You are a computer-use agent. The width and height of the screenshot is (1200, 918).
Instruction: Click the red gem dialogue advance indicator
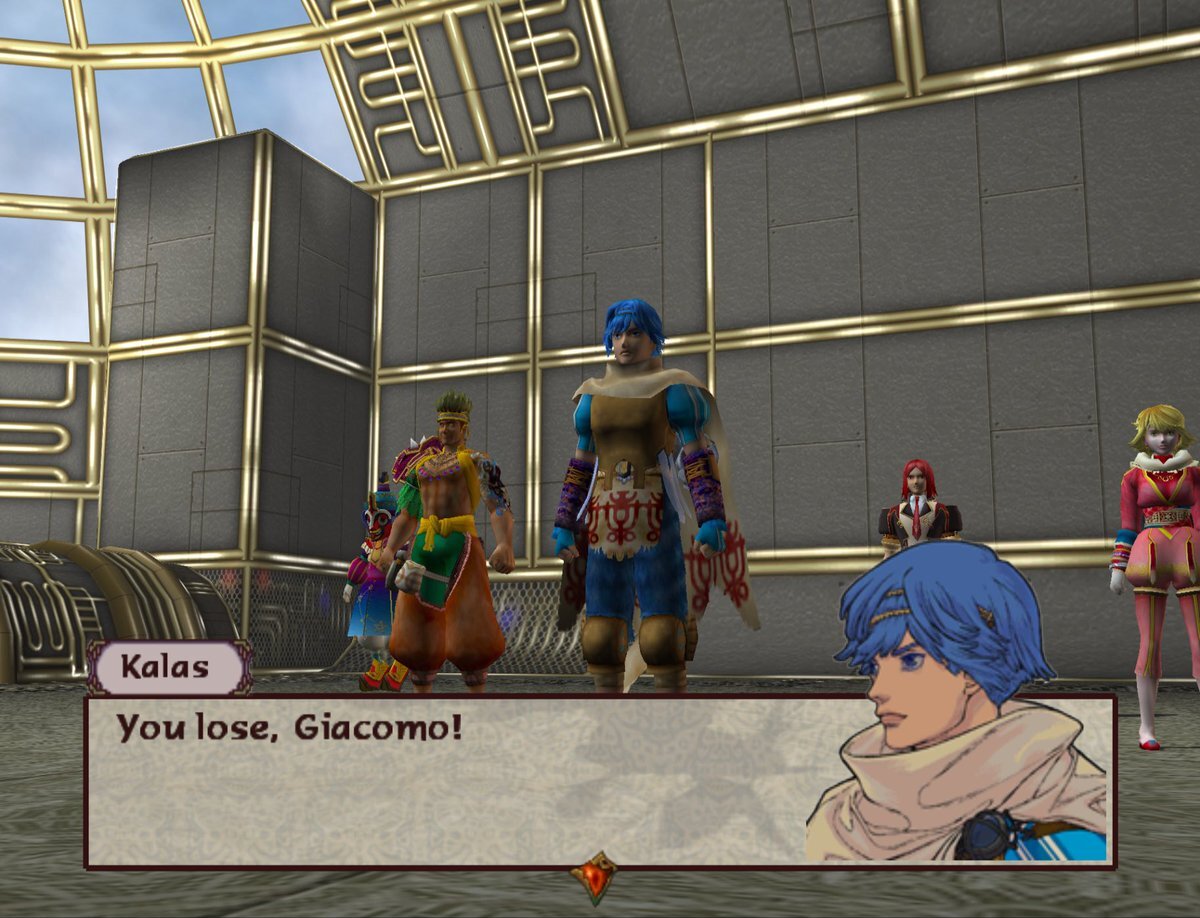(594, 877)
